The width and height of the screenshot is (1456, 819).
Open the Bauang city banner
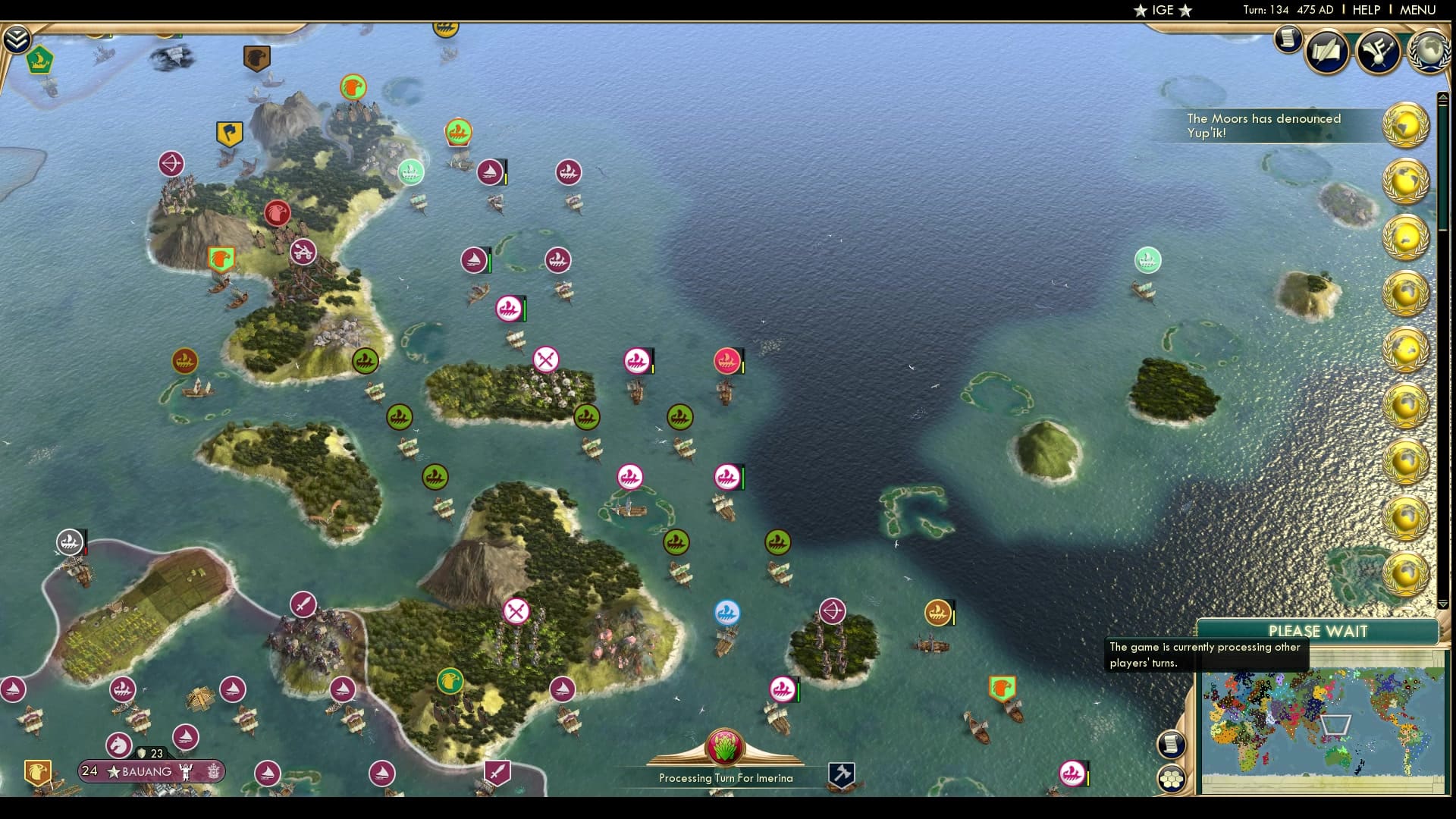click(x=149, y=771)
